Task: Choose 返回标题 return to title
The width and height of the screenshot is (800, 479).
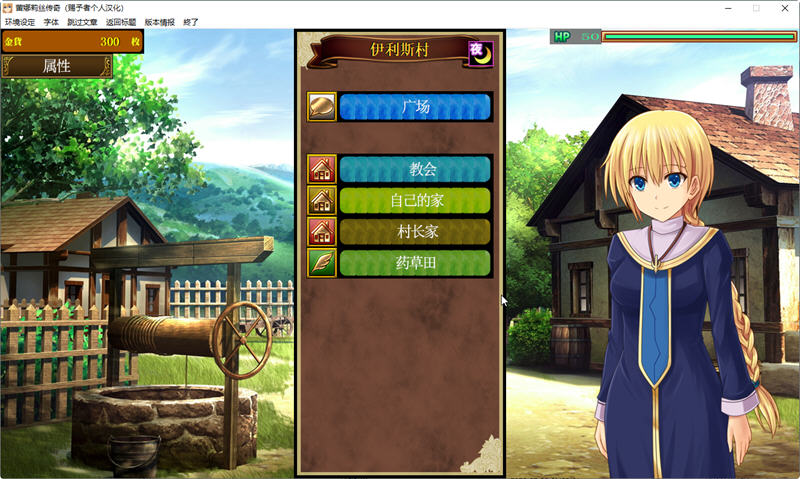Action: tap(121, 22)
